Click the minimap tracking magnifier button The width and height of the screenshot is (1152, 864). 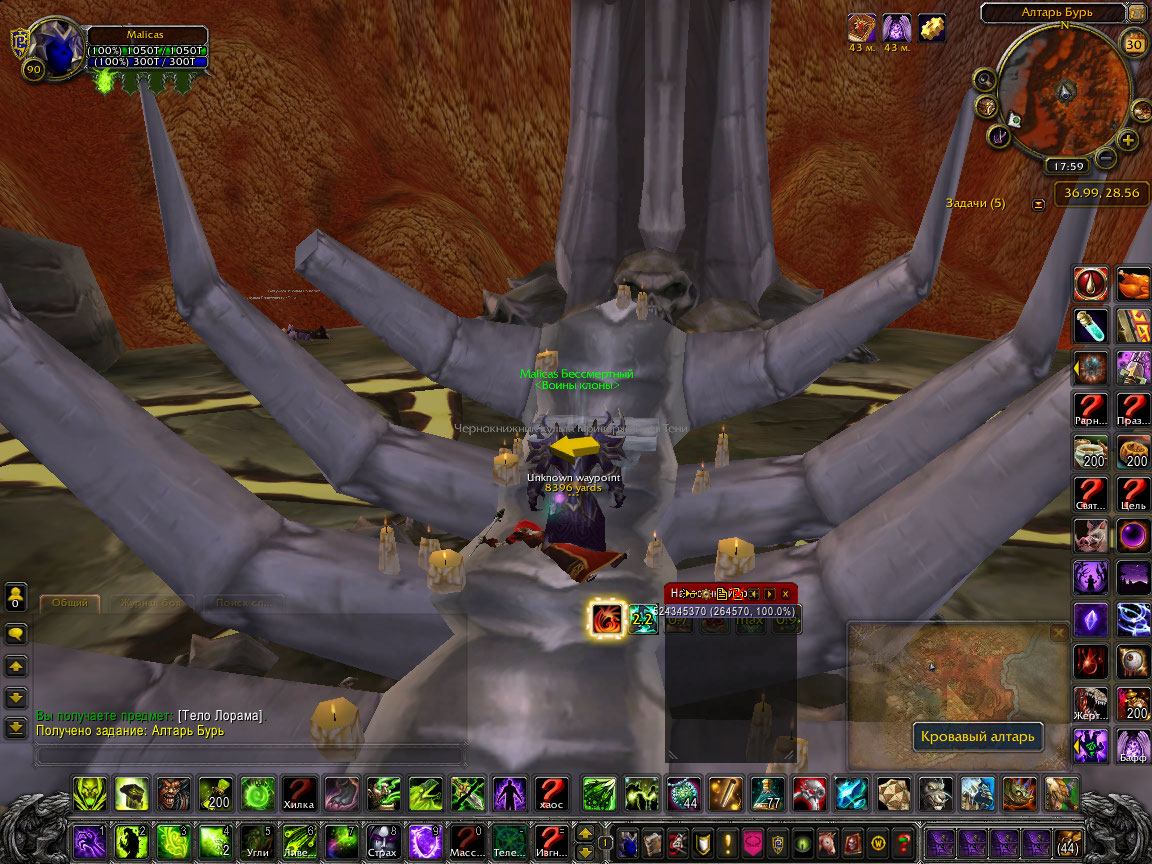984,80
